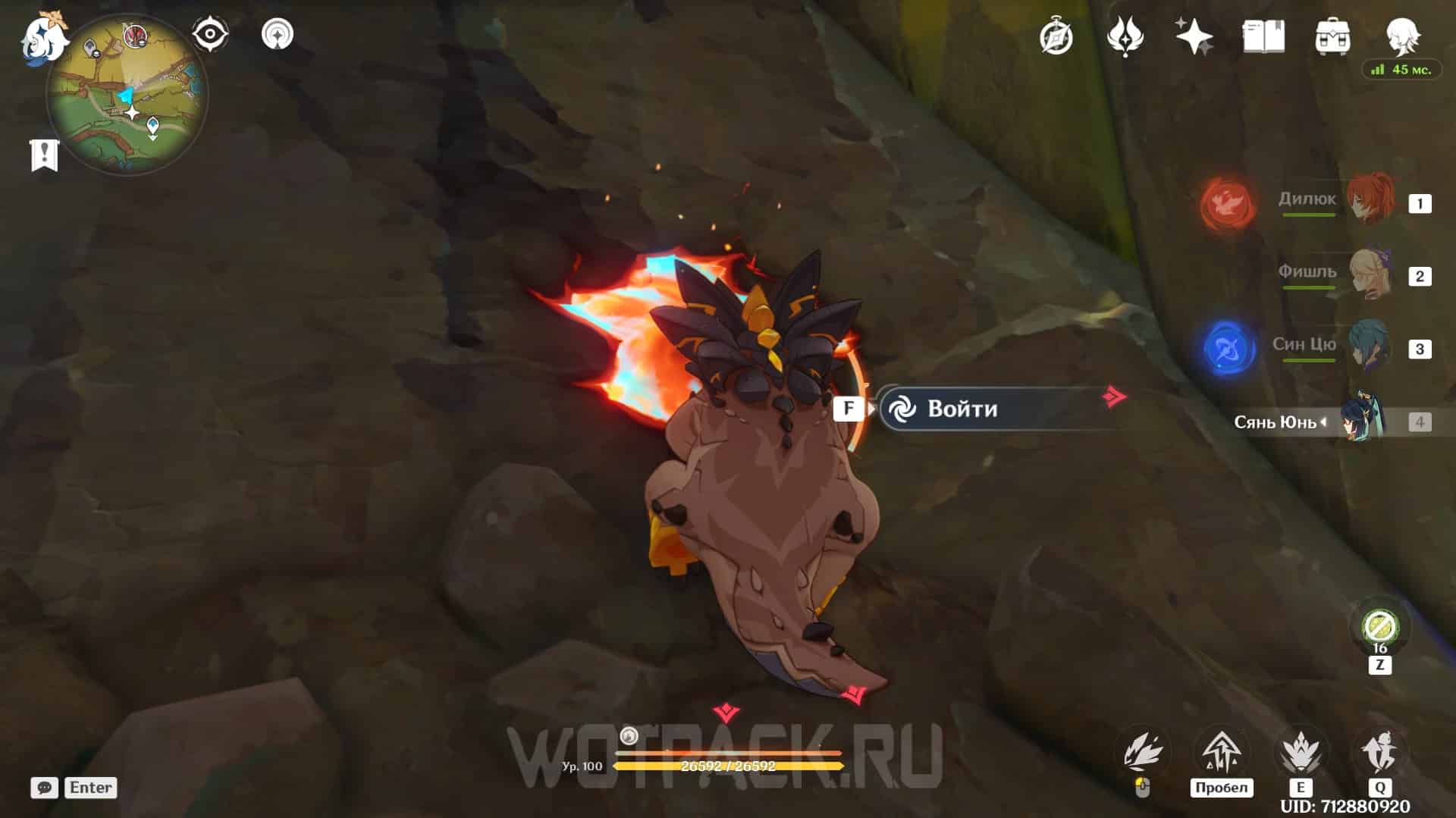1456x818 pixels.
Task: Open the compass events icon
Action: pyautogui.click(x=1056, y=36)
